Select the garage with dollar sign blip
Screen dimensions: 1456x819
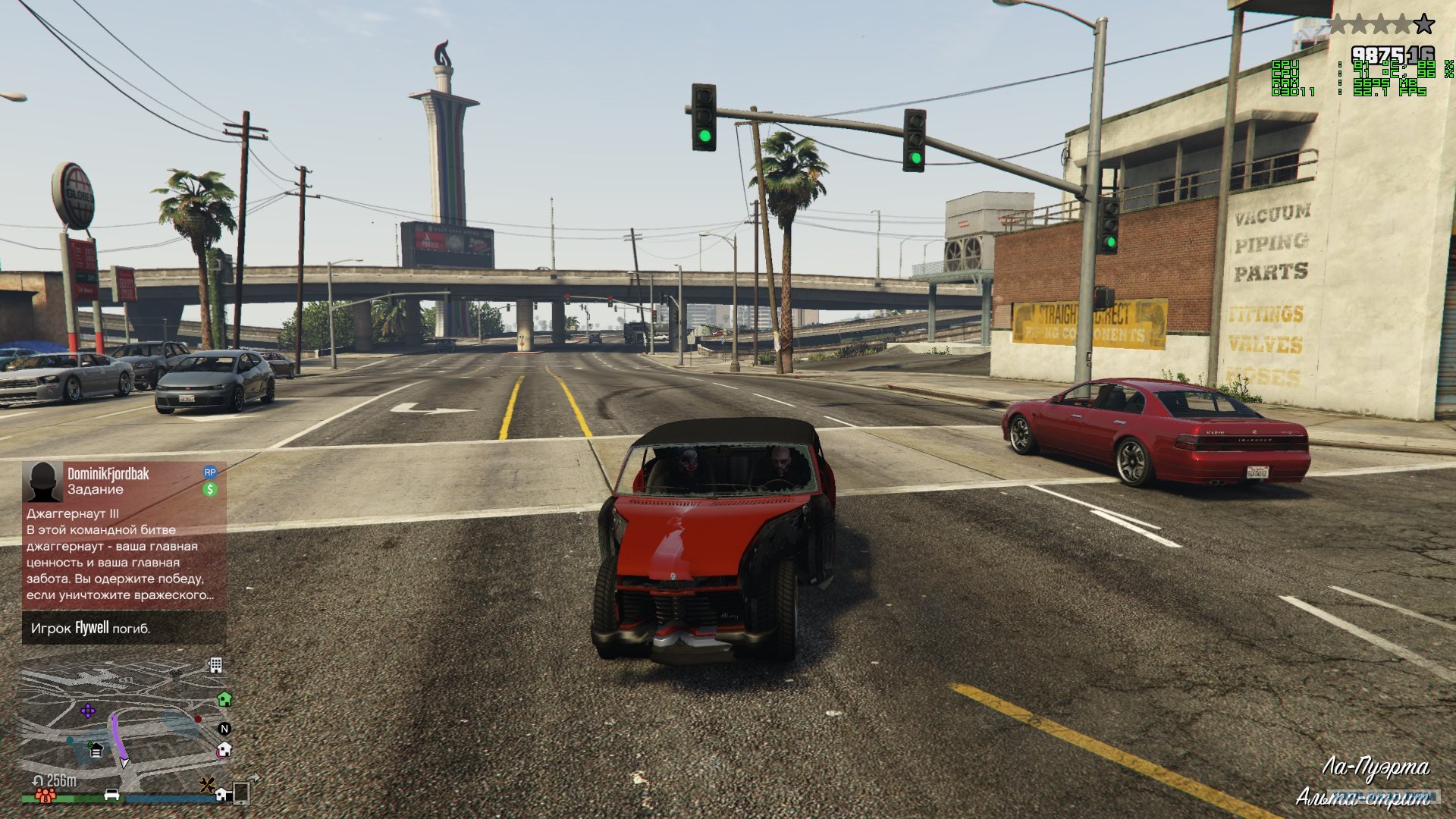(96, 750)
